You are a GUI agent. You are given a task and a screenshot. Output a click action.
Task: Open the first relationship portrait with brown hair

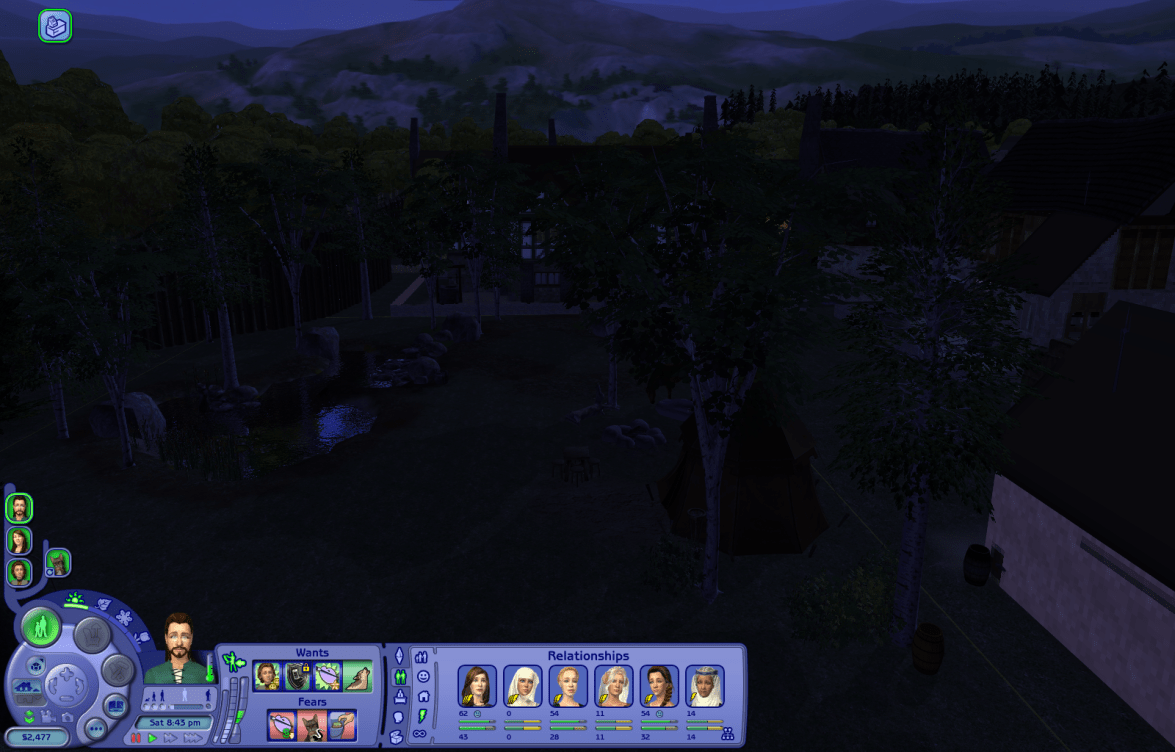pos(477,686)
